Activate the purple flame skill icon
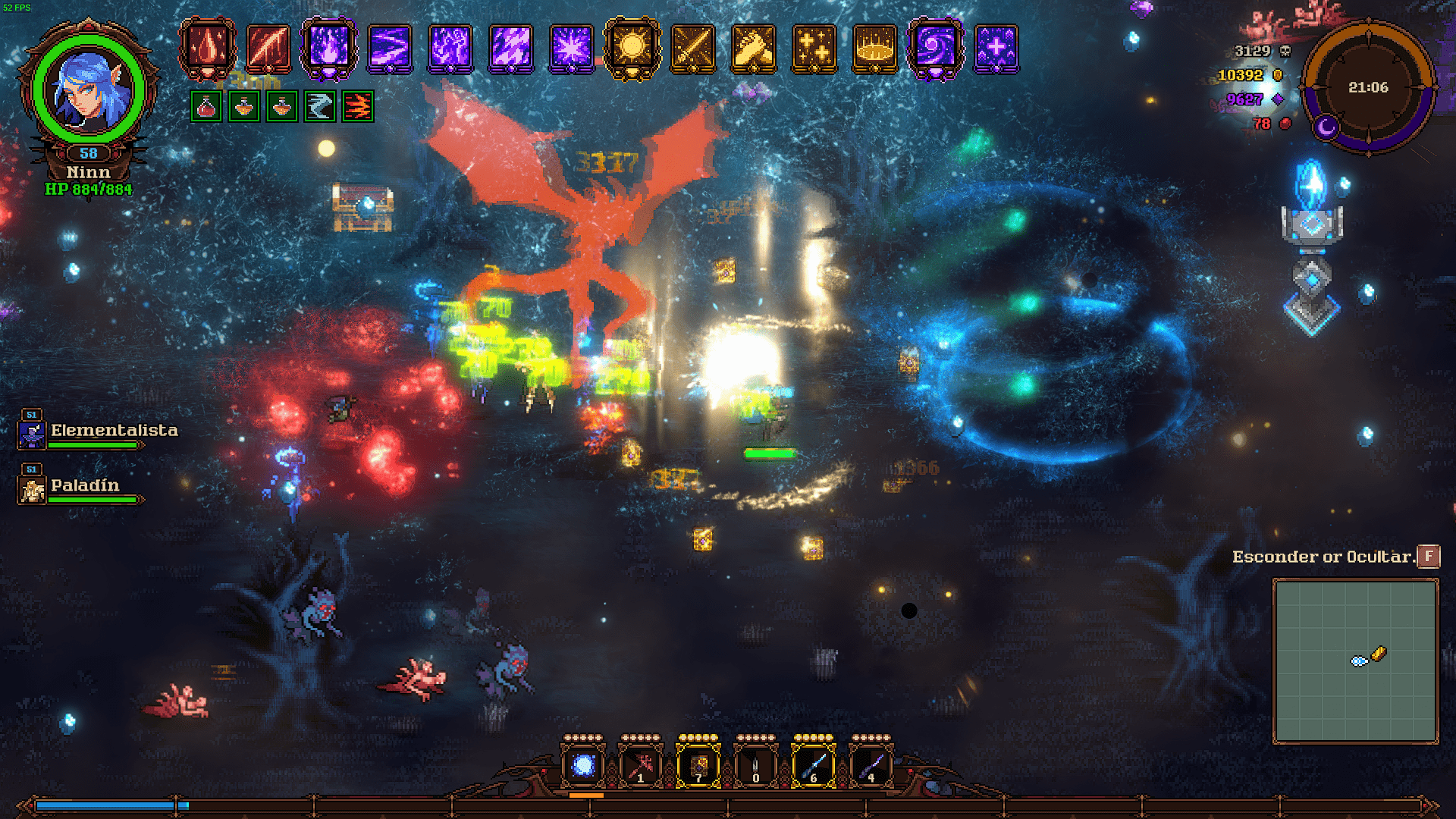 click(328, 48)
